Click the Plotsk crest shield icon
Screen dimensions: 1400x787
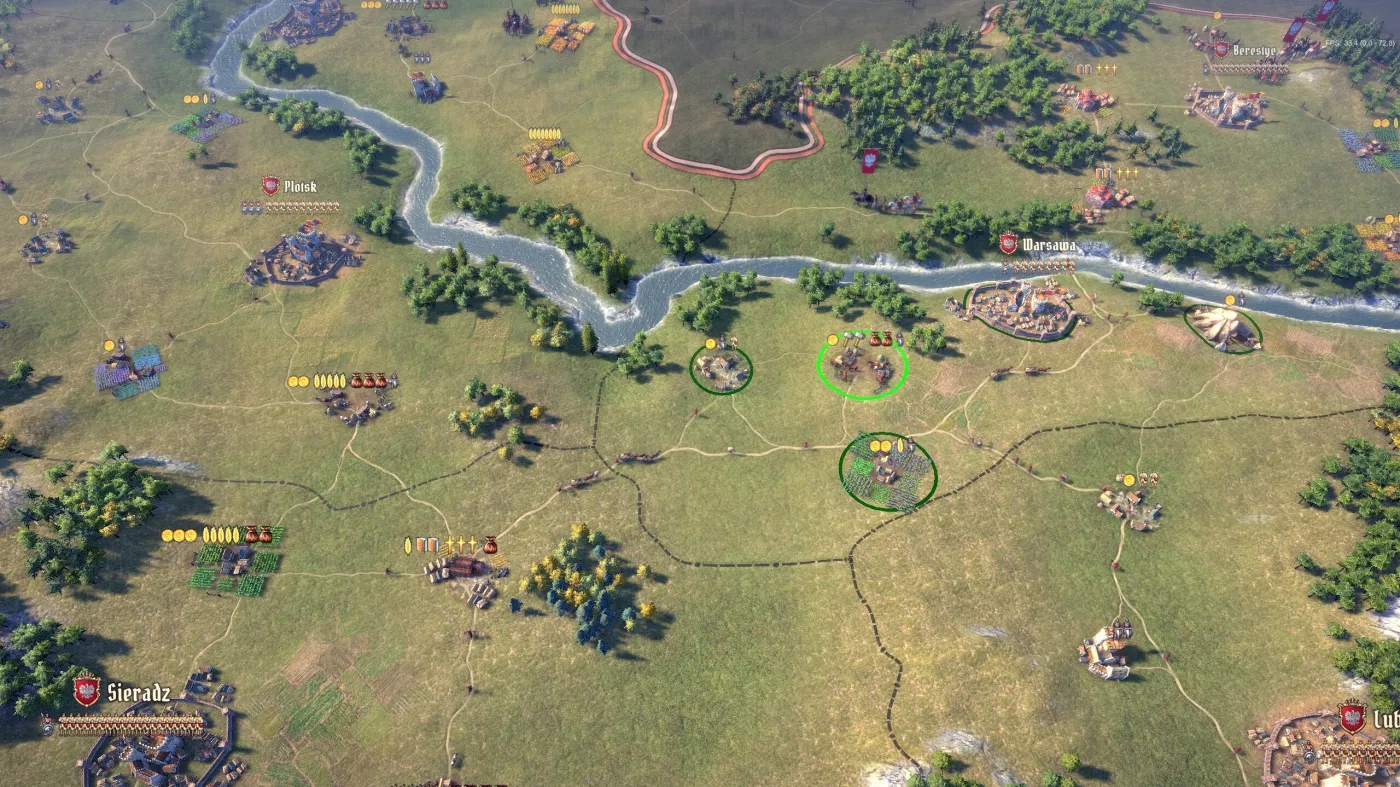pos(270,184)
